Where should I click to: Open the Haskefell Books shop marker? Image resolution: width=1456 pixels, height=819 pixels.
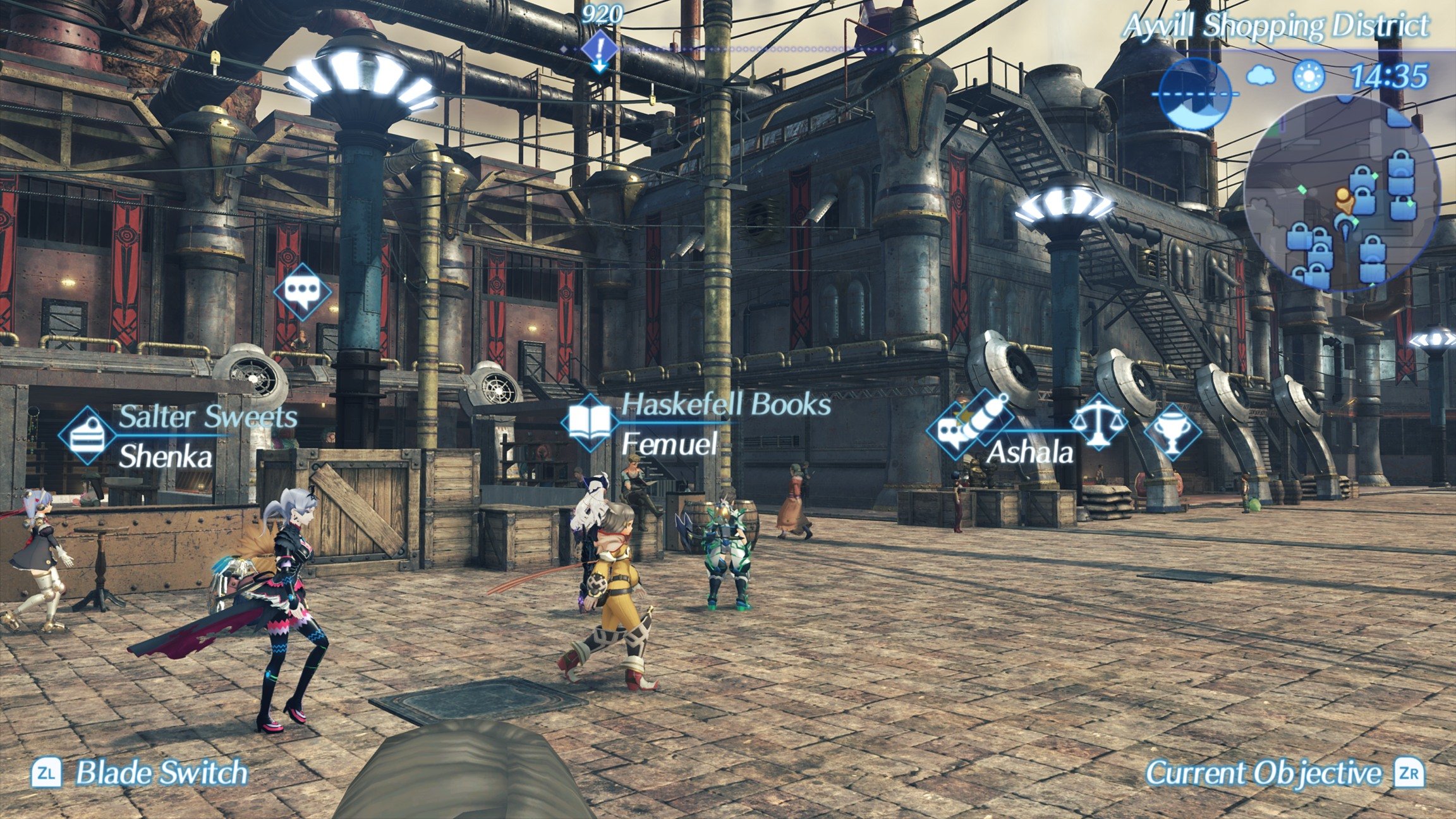[x=590, y=422]
